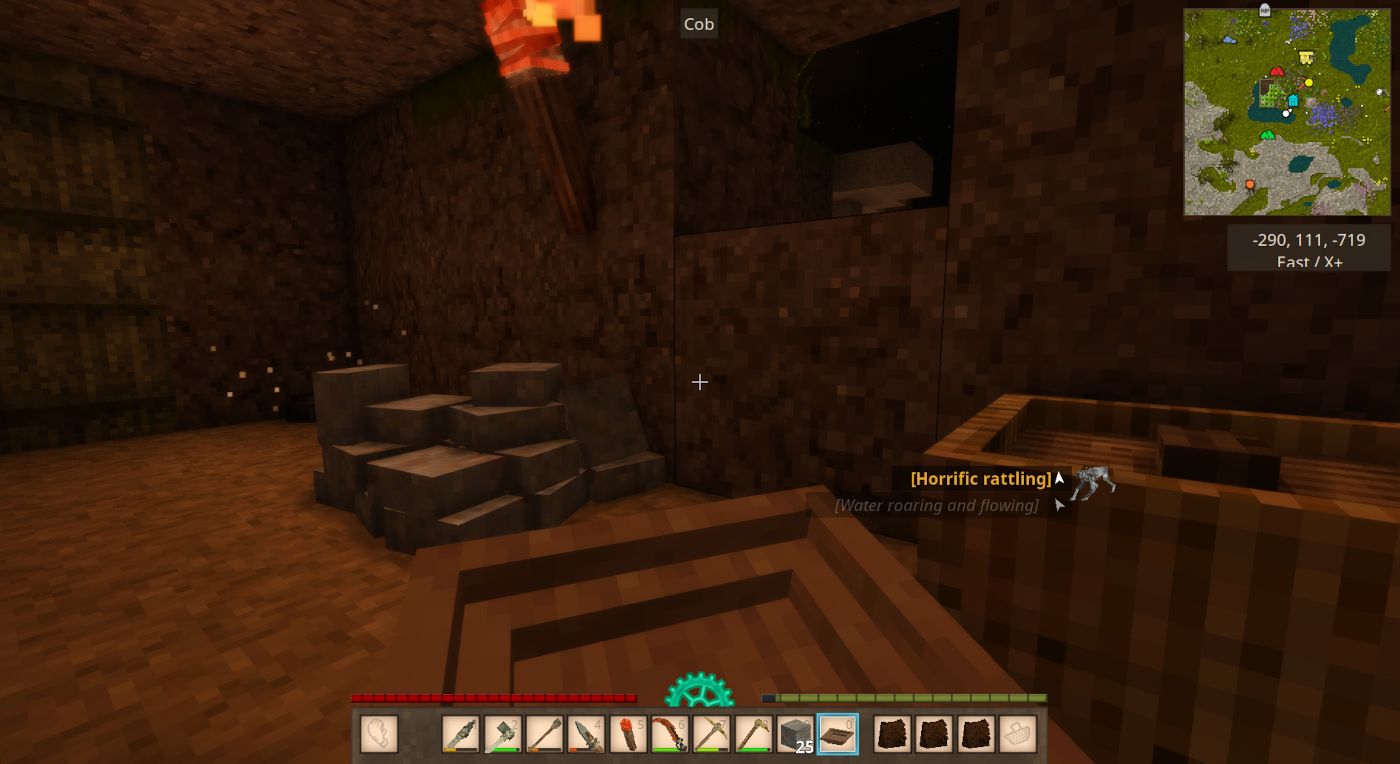
Task: Select the long-handled tool in slot 3
Action: tap(545, 734)
